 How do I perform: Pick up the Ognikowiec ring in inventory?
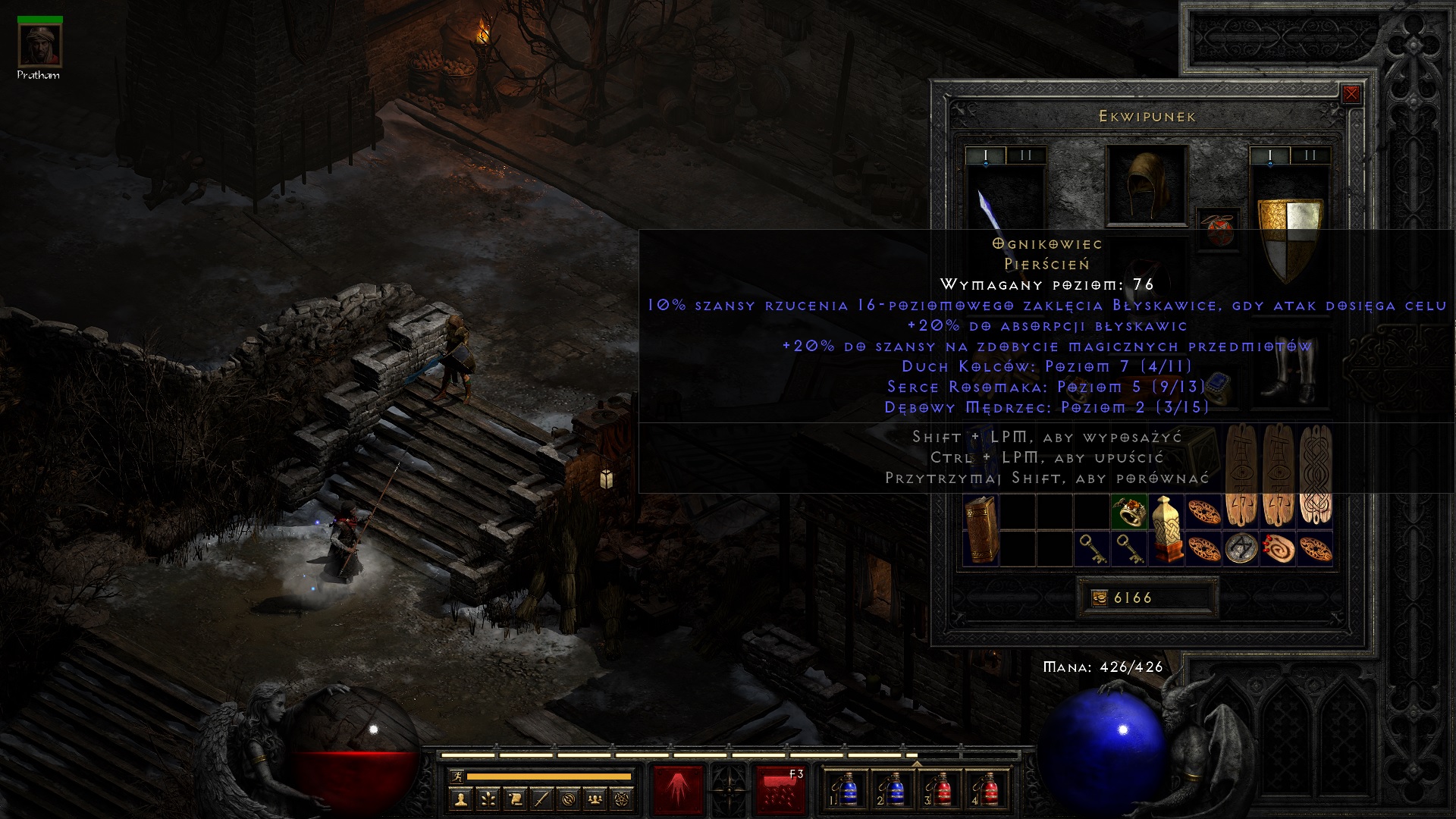[x=1128, y=512]
